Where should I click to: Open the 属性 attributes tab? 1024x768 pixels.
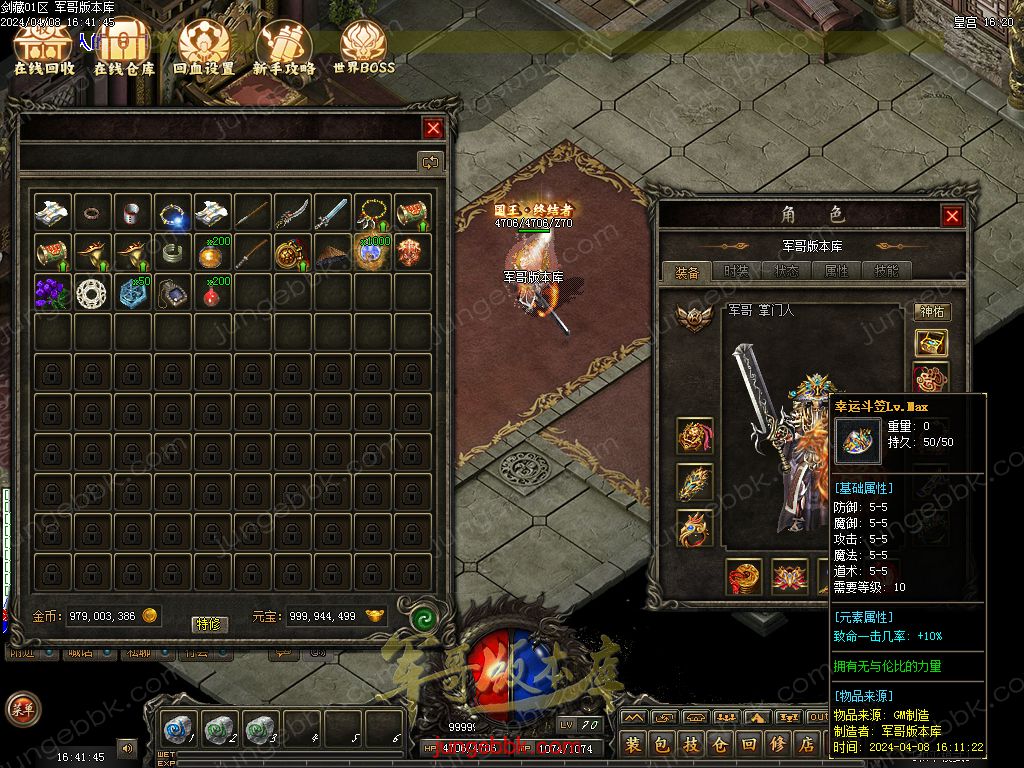tap(837, 271)
